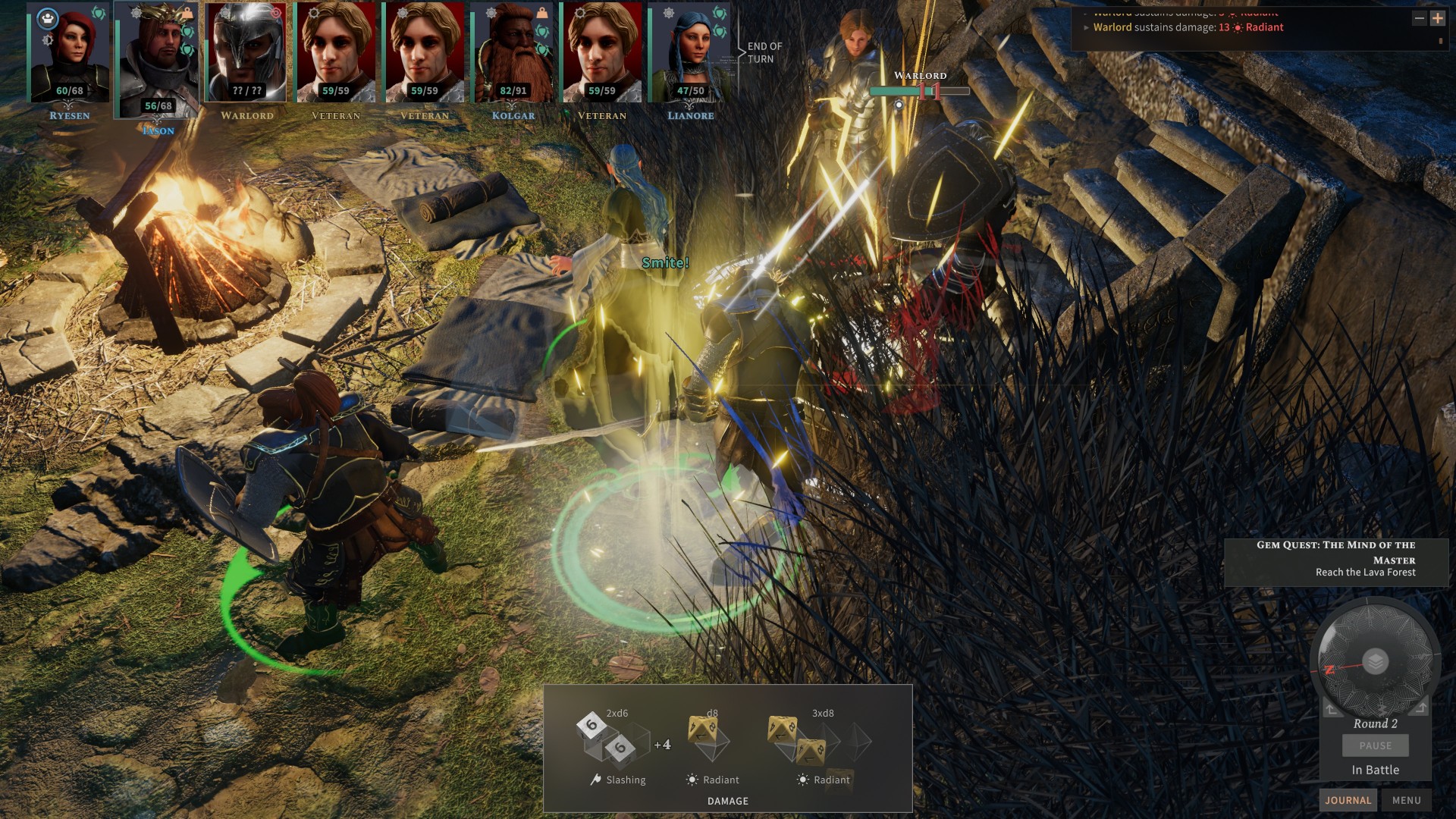Open the Journal
This screenshot has width=1456, height=819.
coord(1348,800)
